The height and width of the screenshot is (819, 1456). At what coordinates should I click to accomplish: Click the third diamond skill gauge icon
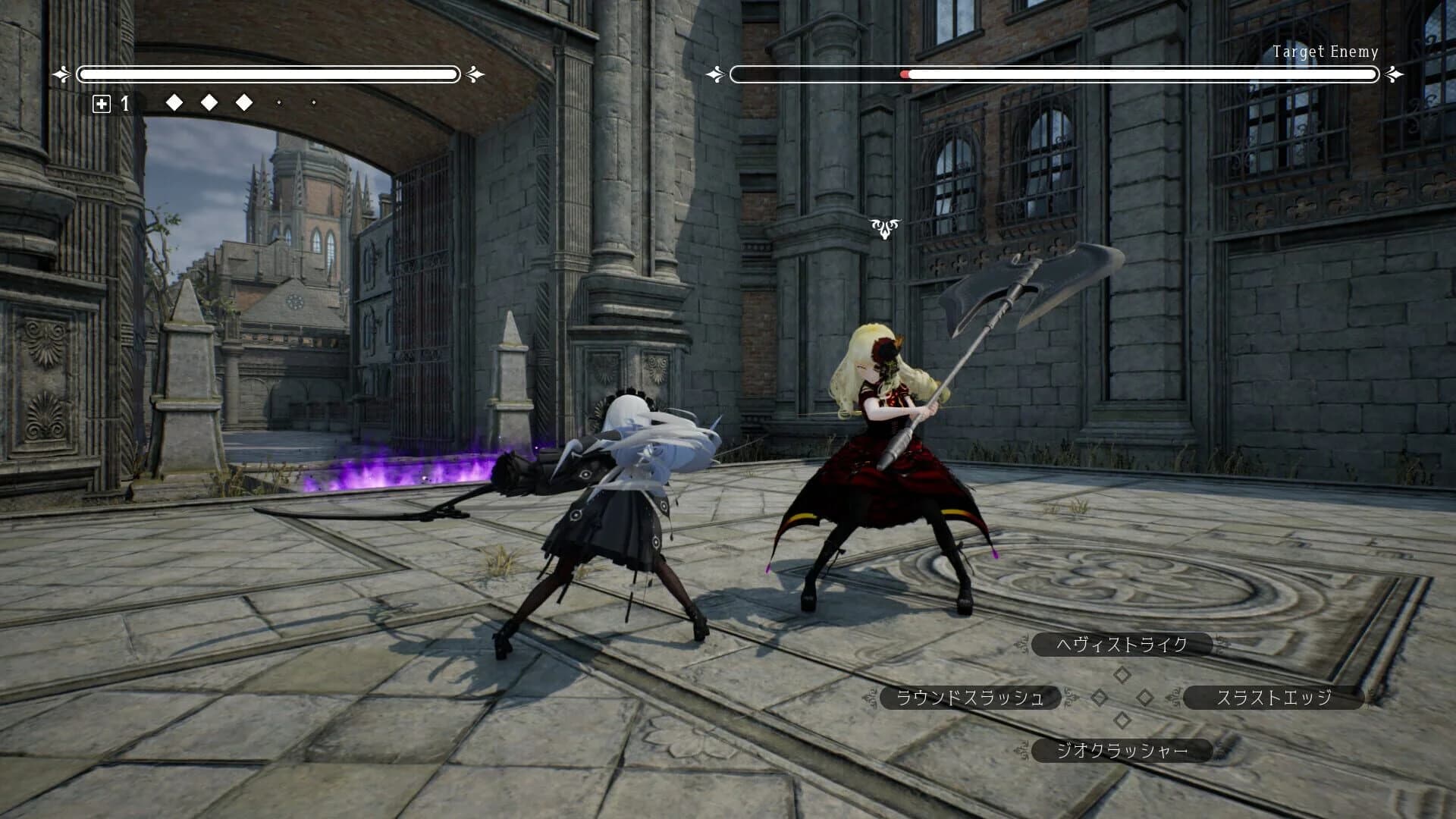[x=244, y=102]
